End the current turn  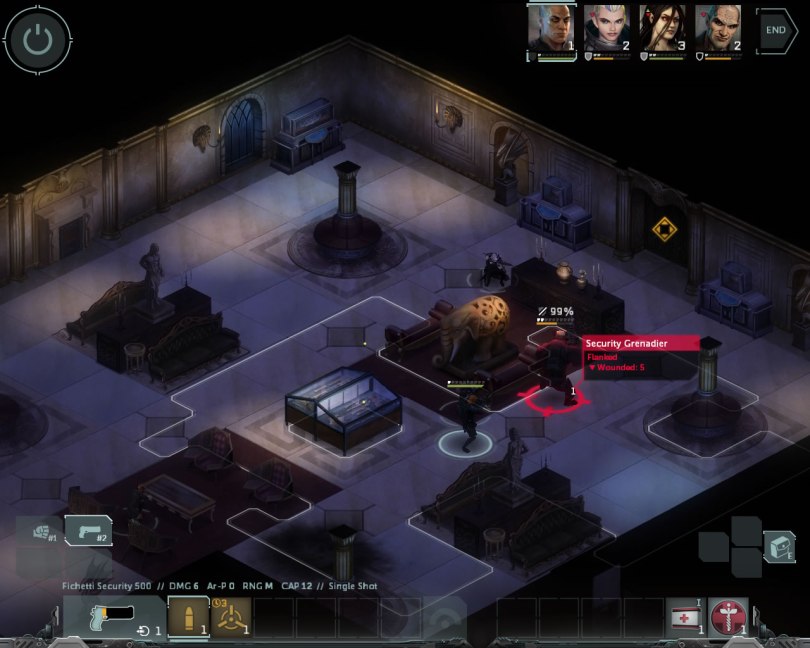[x=777, y=30]
